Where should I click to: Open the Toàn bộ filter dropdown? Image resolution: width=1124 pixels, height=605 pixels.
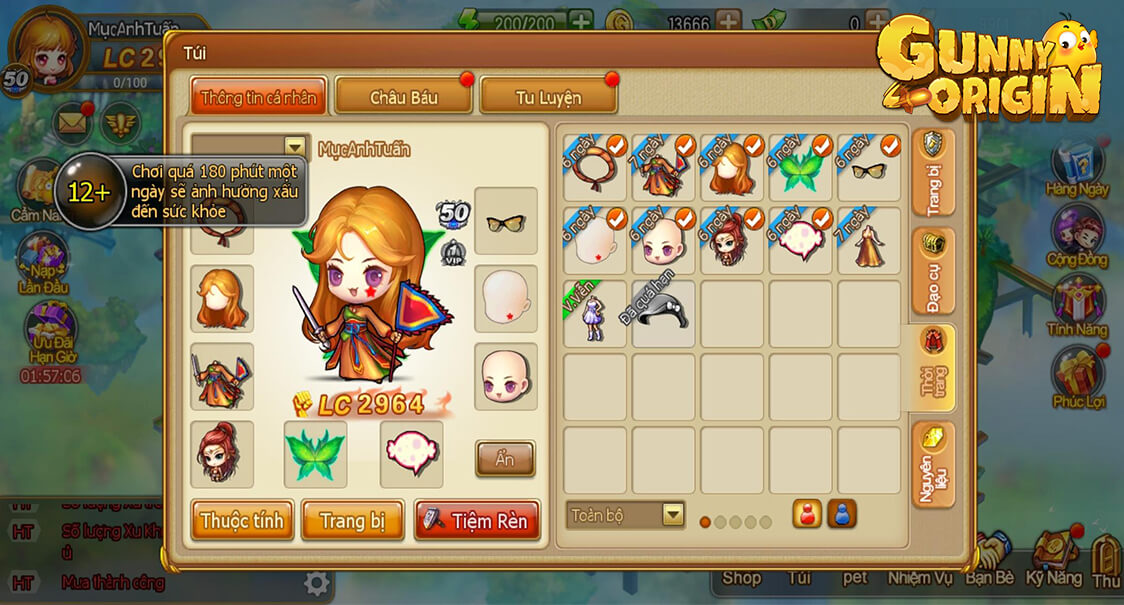[625, 515]
